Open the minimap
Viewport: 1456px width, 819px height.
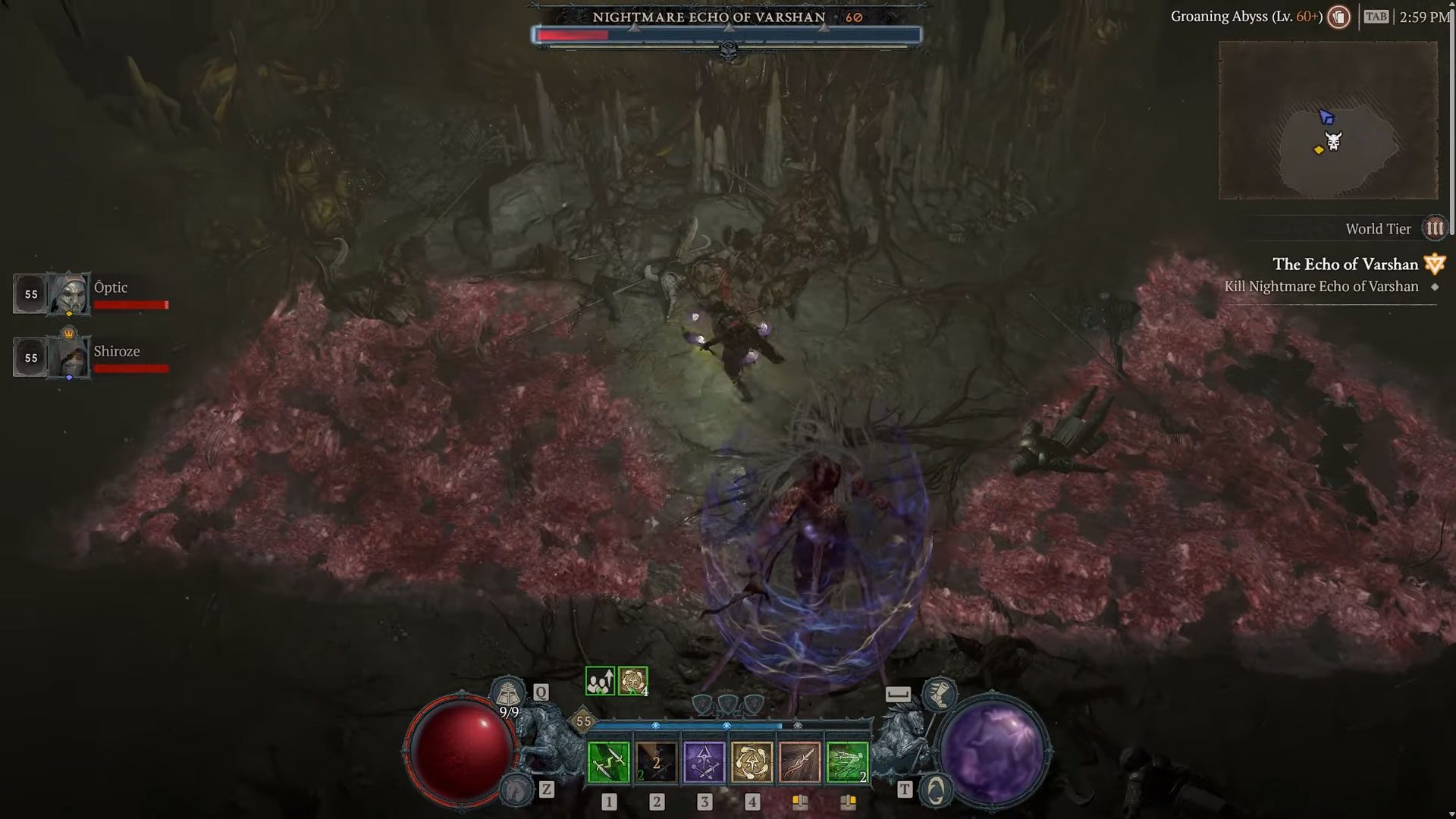(x=1328, y=120)
